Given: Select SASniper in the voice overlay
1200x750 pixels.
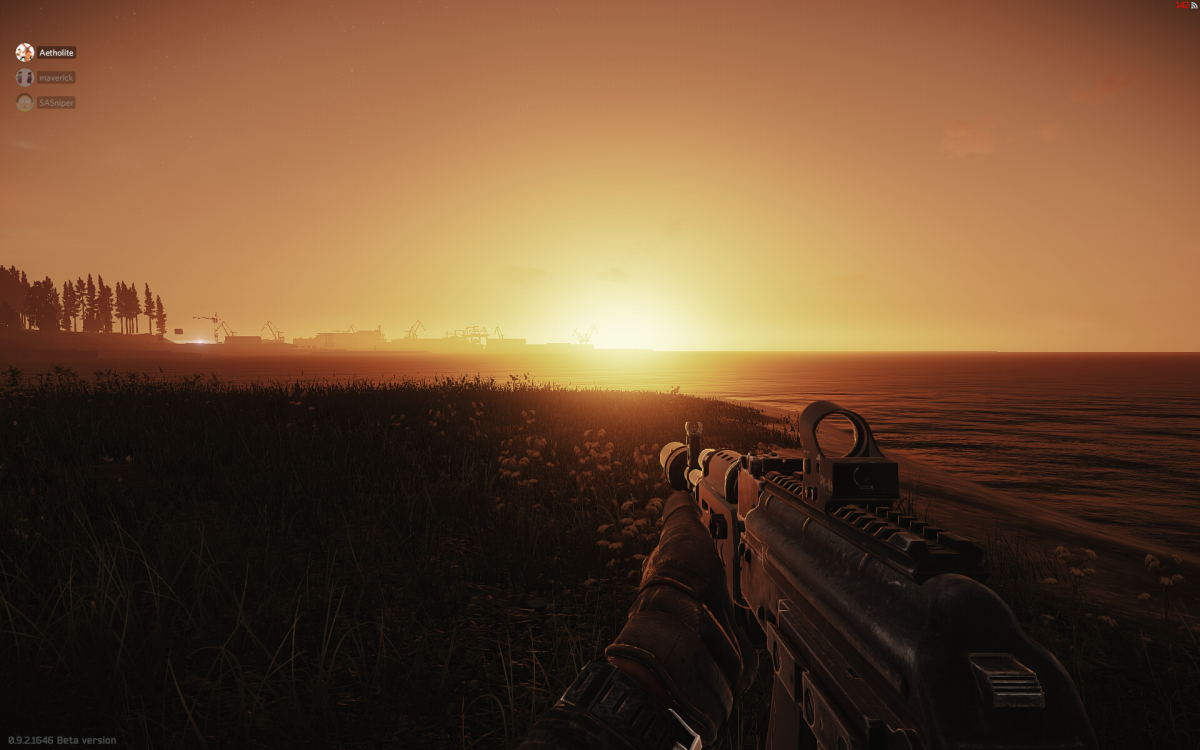Looking at the screenshot, I should [56, 102].
